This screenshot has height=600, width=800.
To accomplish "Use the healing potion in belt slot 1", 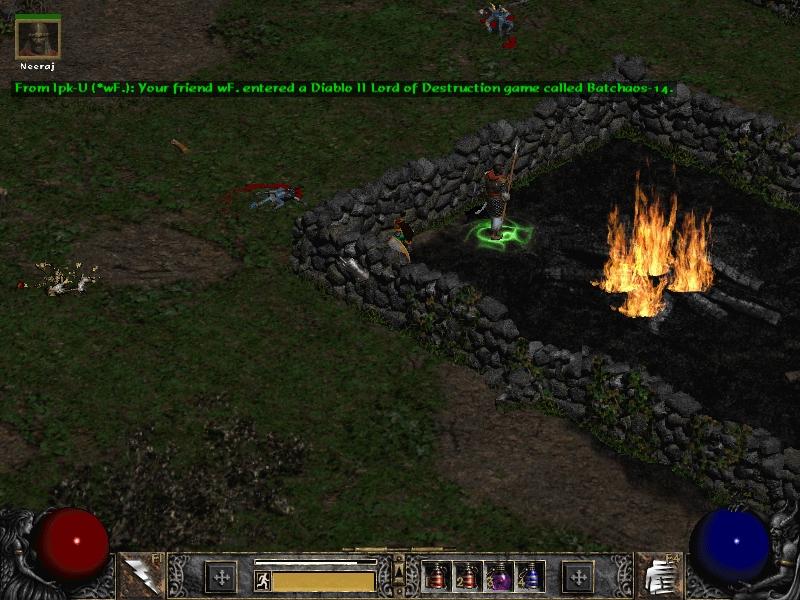I will point(437,576).
